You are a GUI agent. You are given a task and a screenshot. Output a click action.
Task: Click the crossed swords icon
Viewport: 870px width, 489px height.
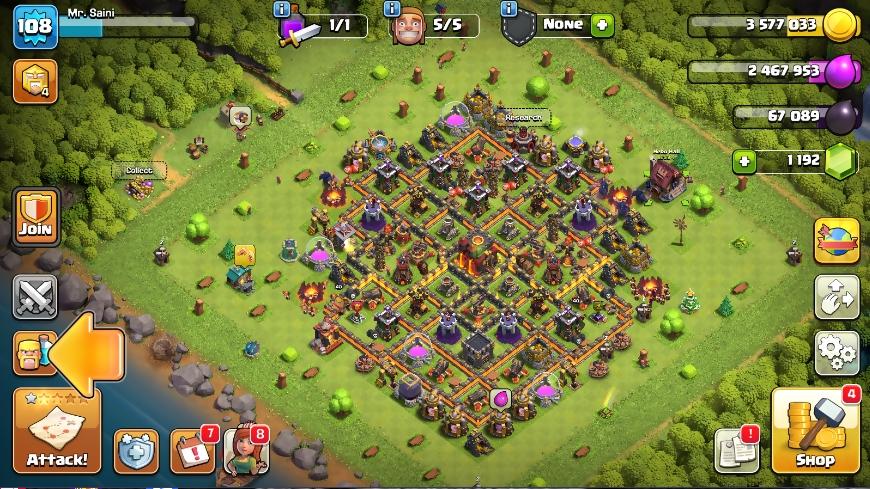pyautogui.click(x=36, y=296)
